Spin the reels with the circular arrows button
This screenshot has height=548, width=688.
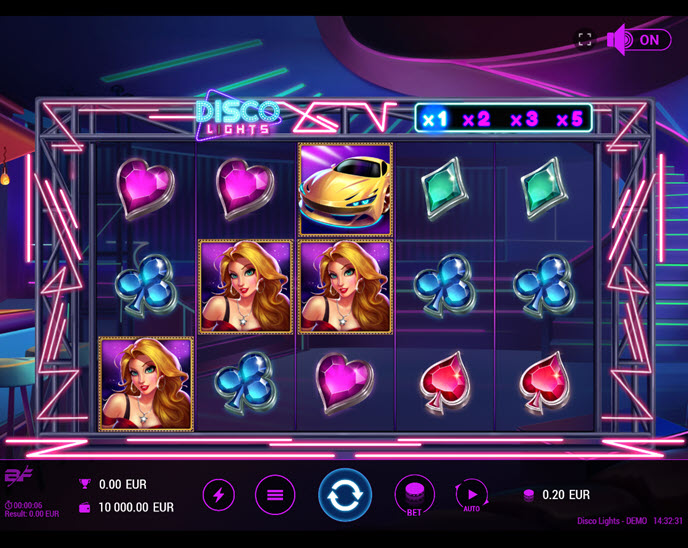345,495
